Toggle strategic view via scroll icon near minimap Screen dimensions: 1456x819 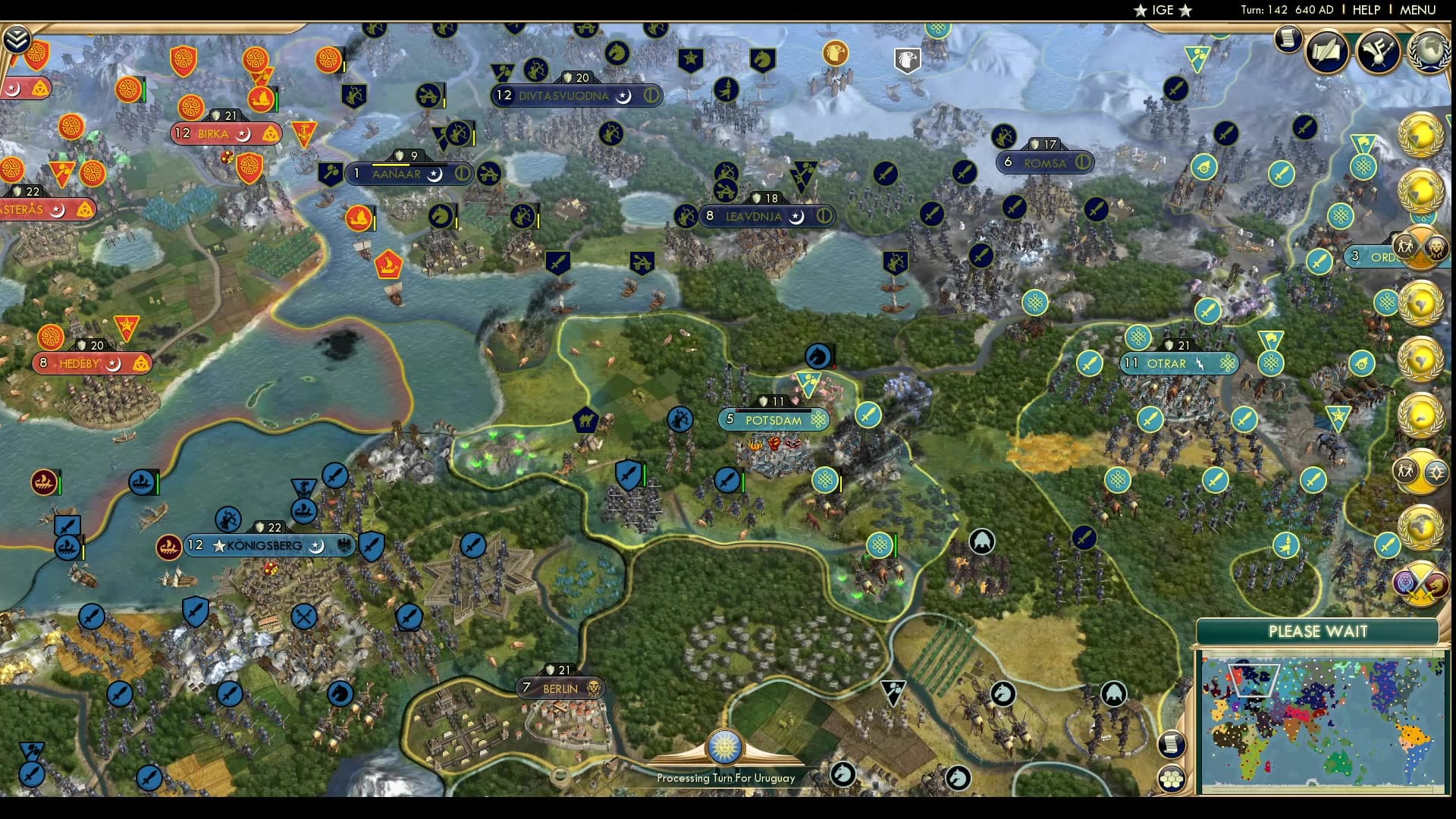pyautogui.click(x=1172, y=745)
